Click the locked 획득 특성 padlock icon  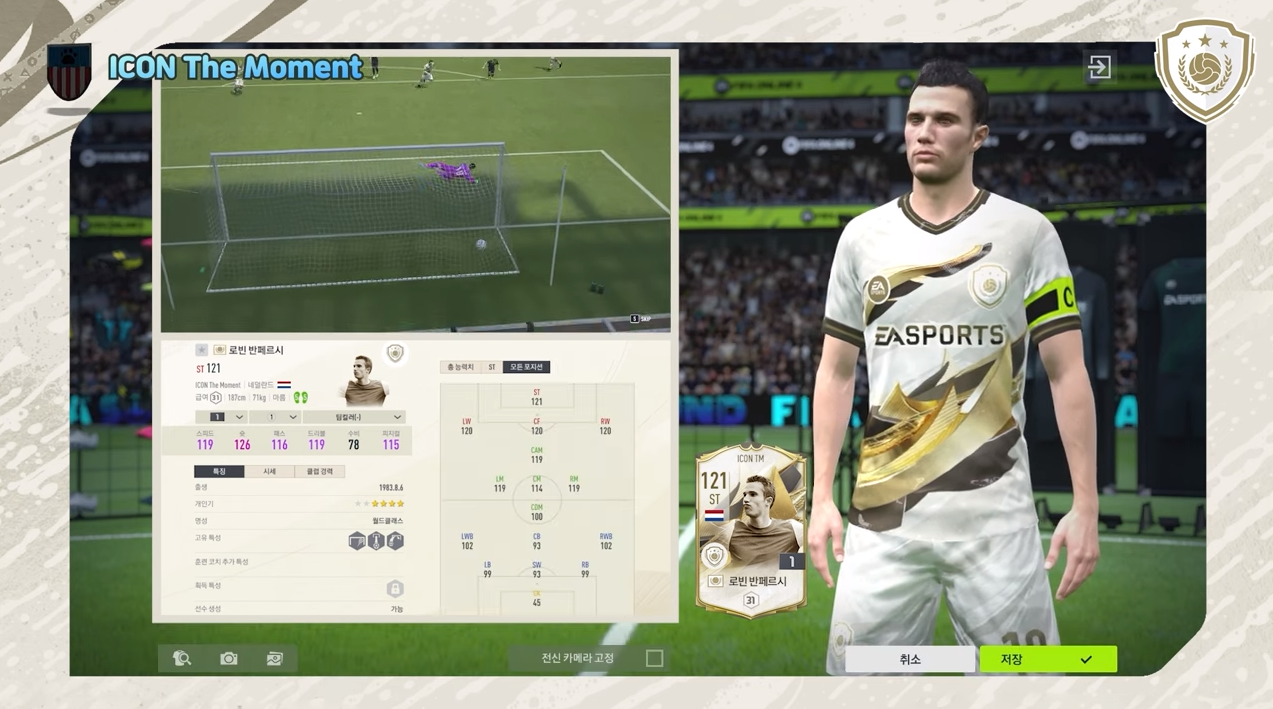[395, 588]
